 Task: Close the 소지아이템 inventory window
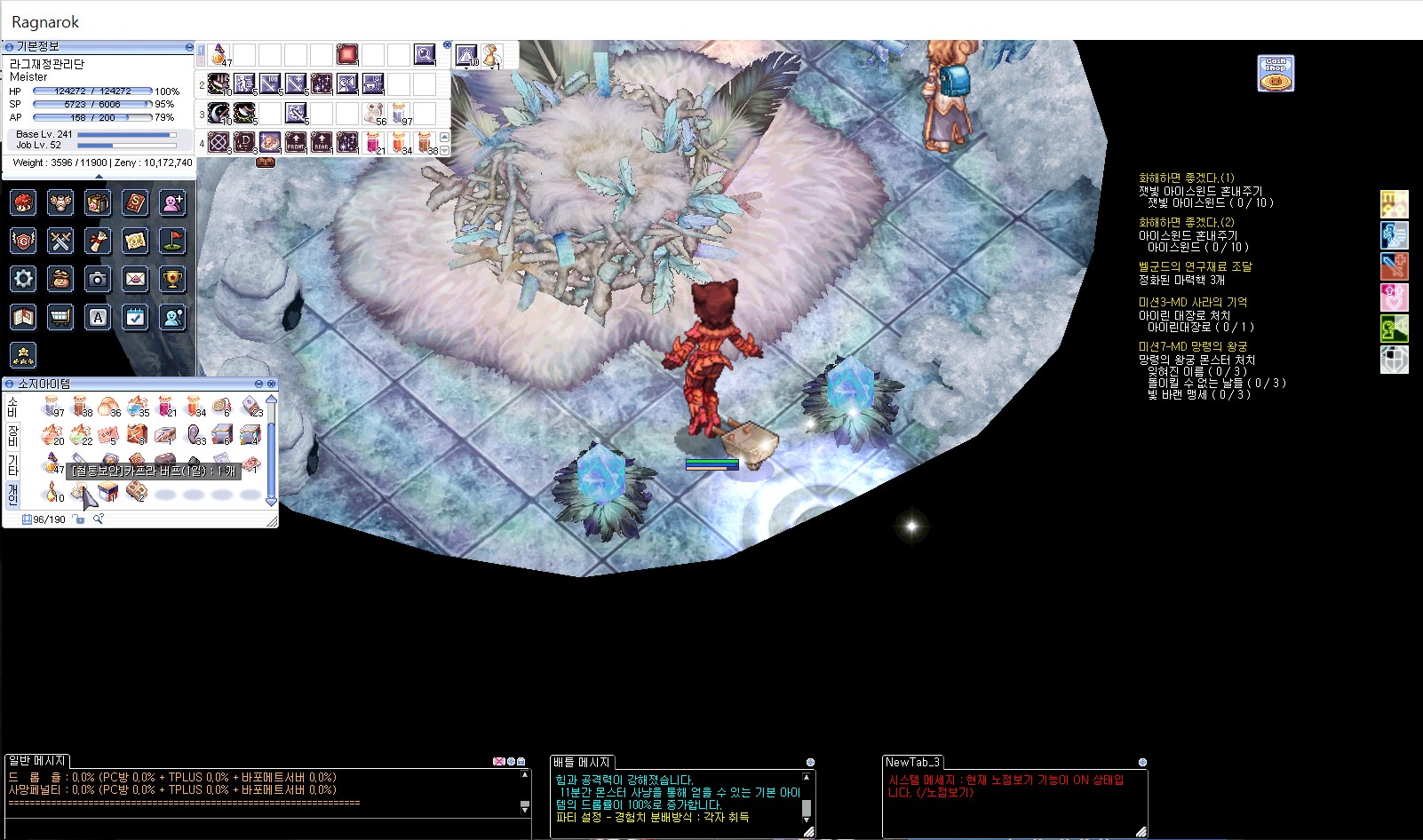click(272, 384)
